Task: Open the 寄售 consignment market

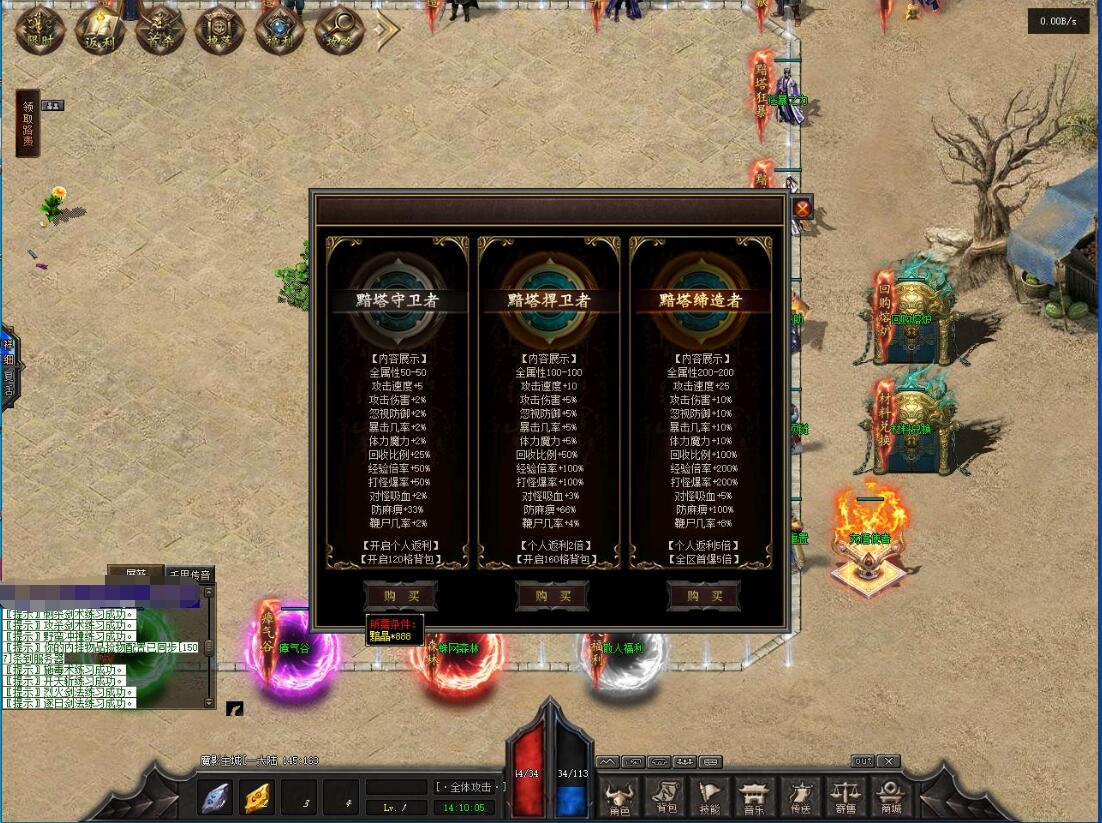Action: point(846,797)
